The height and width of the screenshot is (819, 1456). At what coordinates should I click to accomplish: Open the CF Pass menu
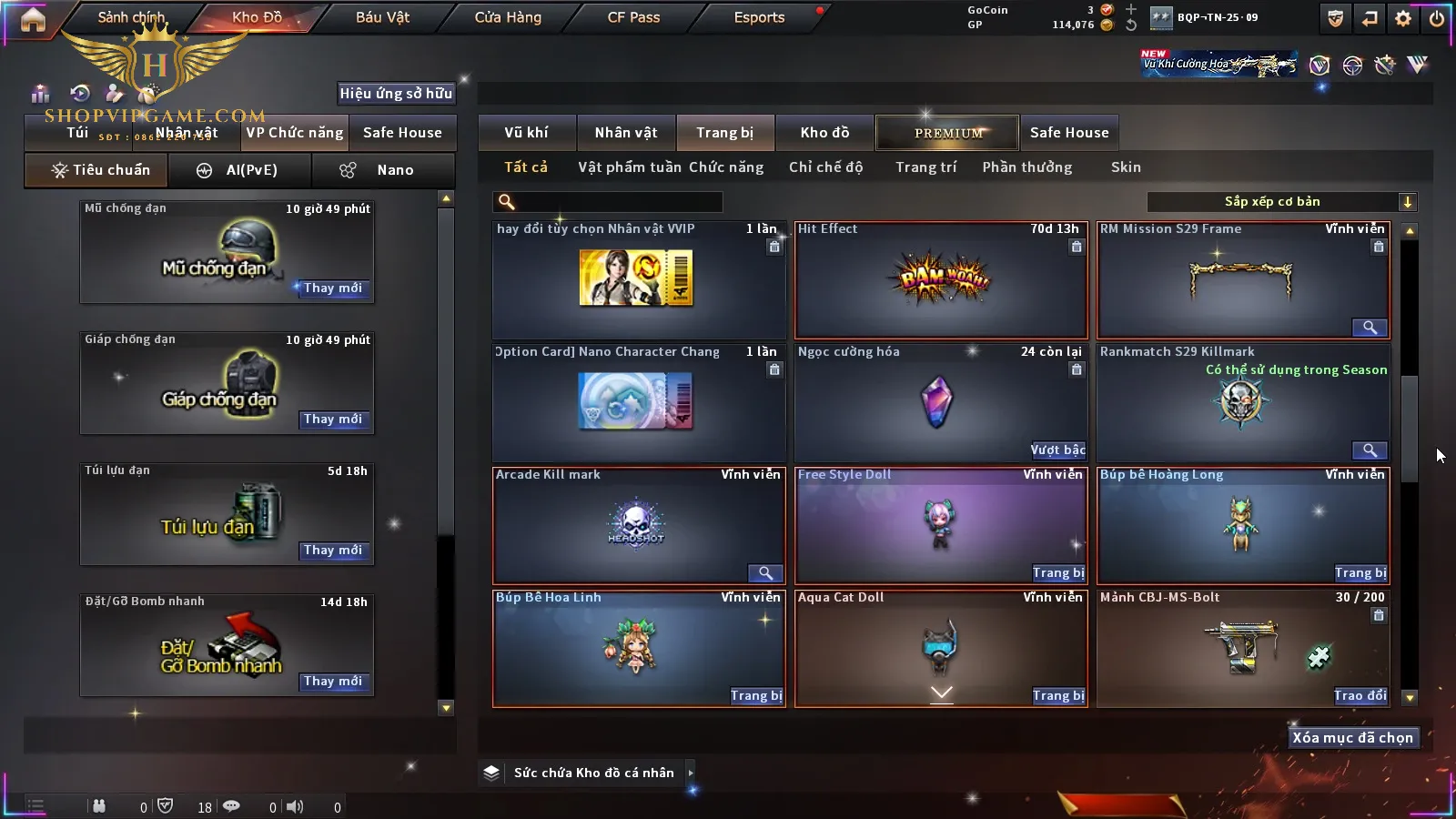[x=633, y=17]
